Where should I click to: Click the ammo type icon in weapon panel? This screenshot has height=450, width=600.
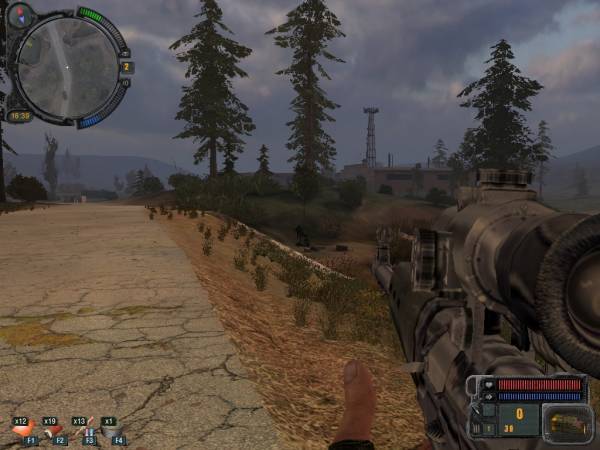pyautogui.click(x=567, y=424)
